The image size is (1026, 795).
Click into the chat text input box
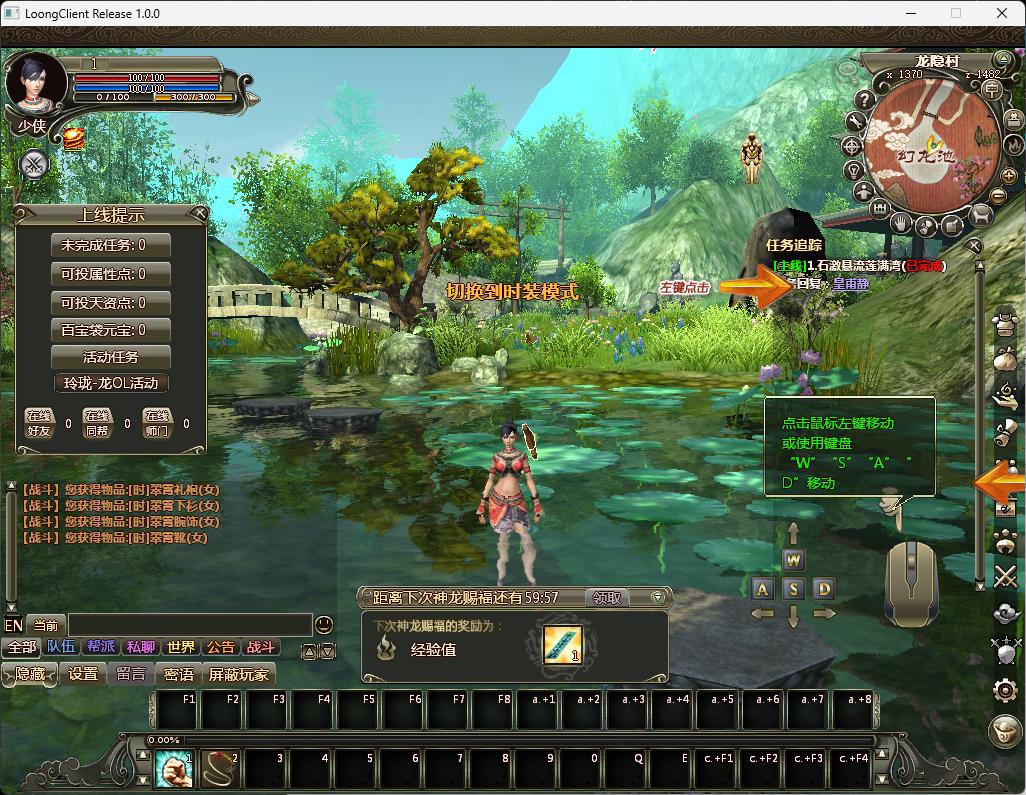188,625
